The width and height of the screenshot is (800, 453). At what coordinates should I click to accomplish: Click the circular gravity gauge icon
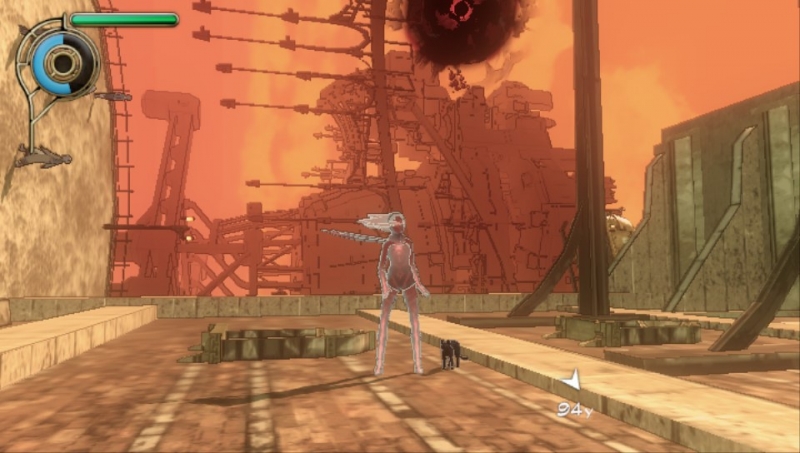click(65, 63)
